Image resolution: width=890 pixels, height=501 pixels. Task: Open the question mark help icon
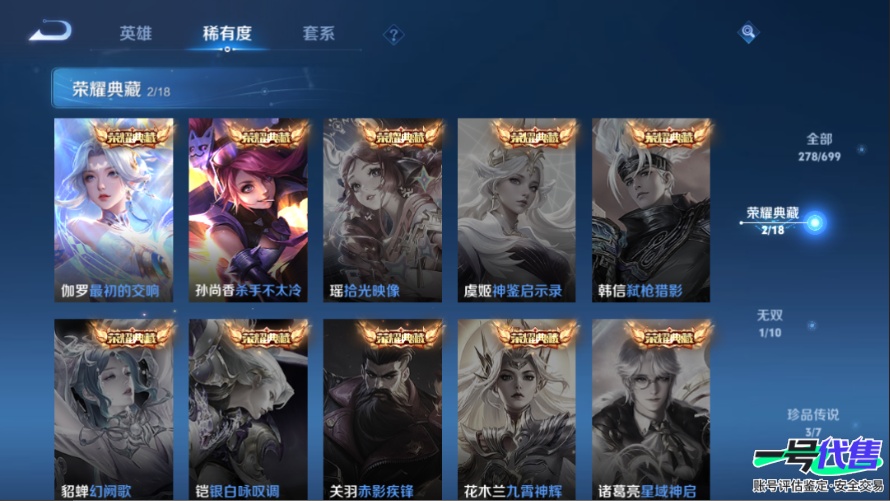[x=394, y=36]
